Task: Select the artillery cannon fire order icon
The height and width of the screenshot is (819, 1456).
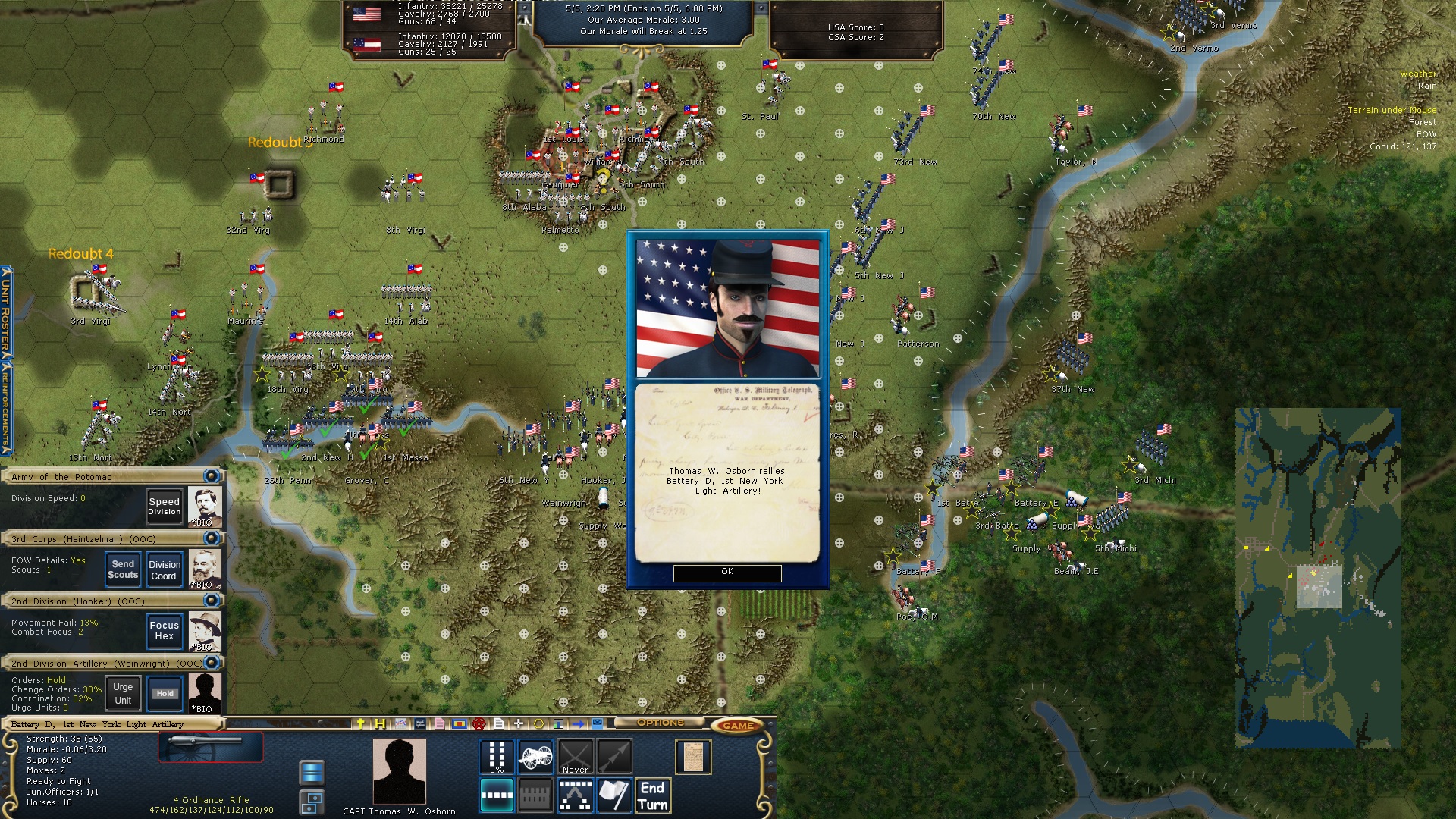Action: [535, 756]
